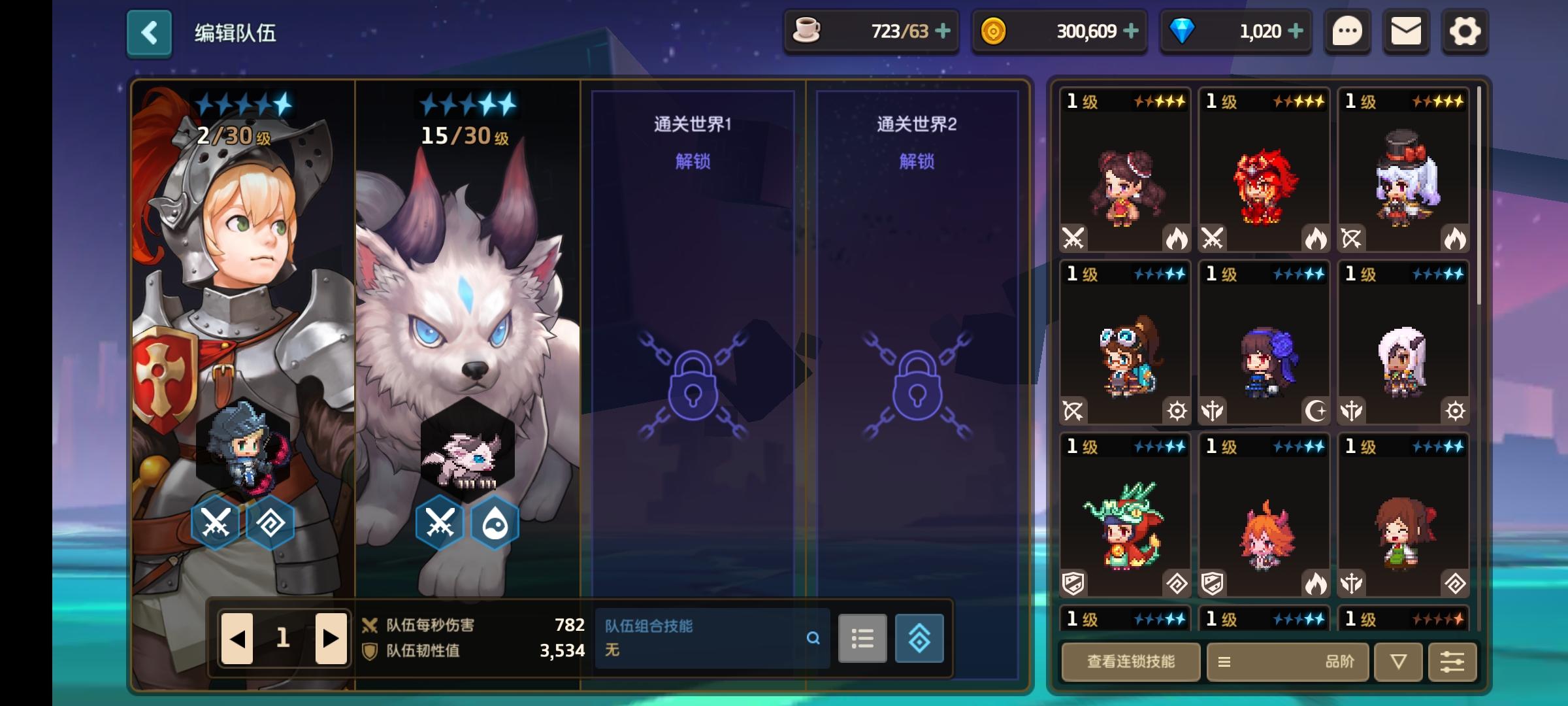Step to next team with right arrow

tap(330, 639)
